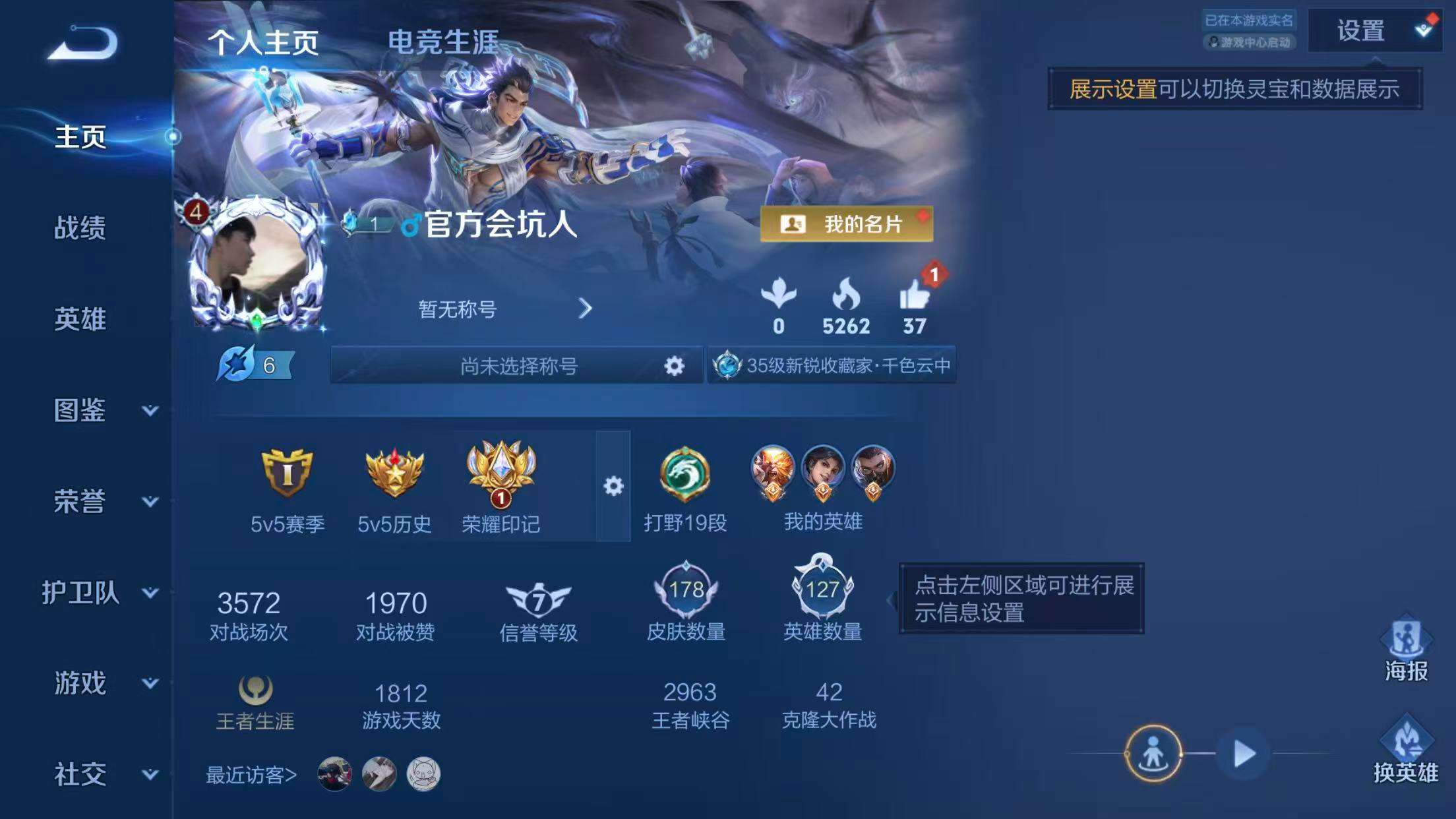Open 我的名片 card button
1456x819 pixels.
pyautogui.click(x=845, y=224)
